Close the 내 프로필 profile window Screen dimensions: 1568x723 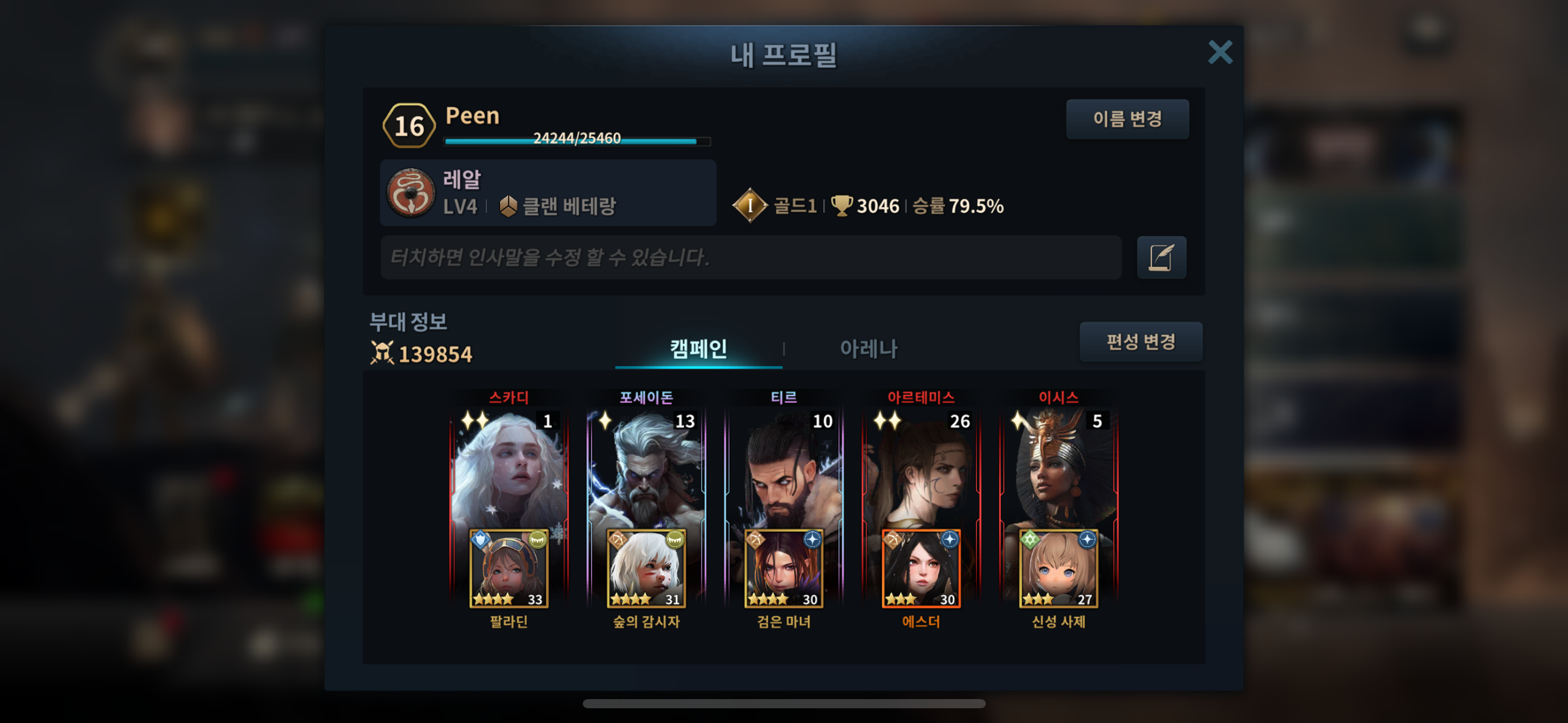coord(1220,53)
